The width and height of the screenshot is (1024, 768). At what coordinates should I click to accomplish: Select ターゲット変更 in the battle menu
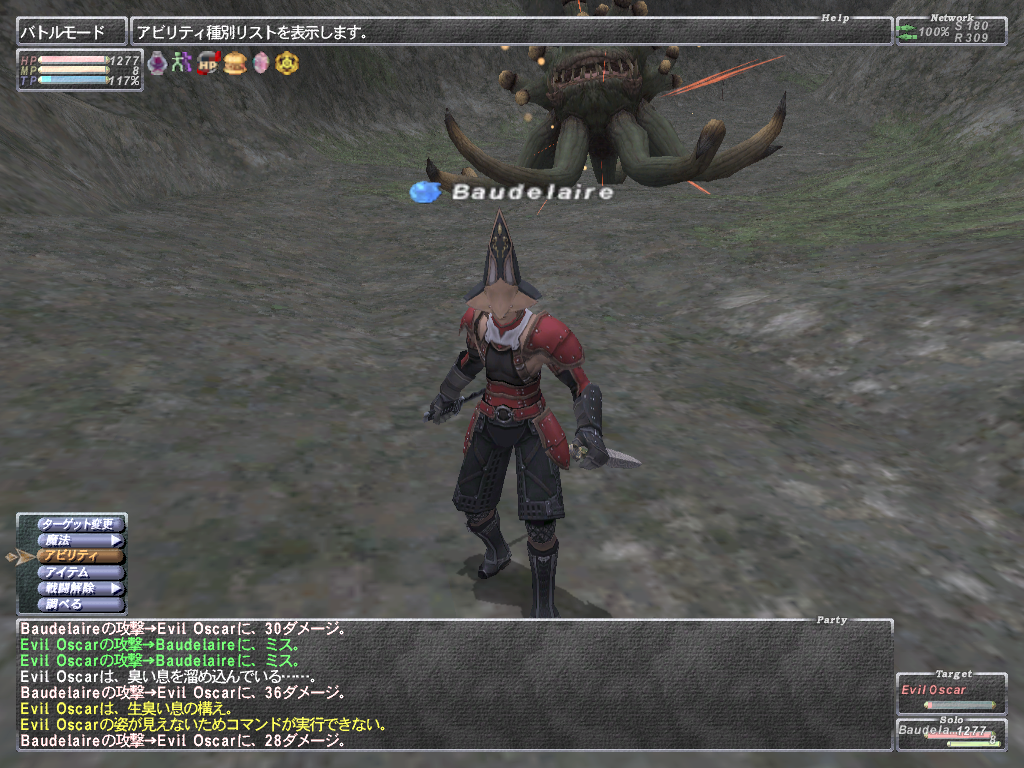tap(81, 524)
